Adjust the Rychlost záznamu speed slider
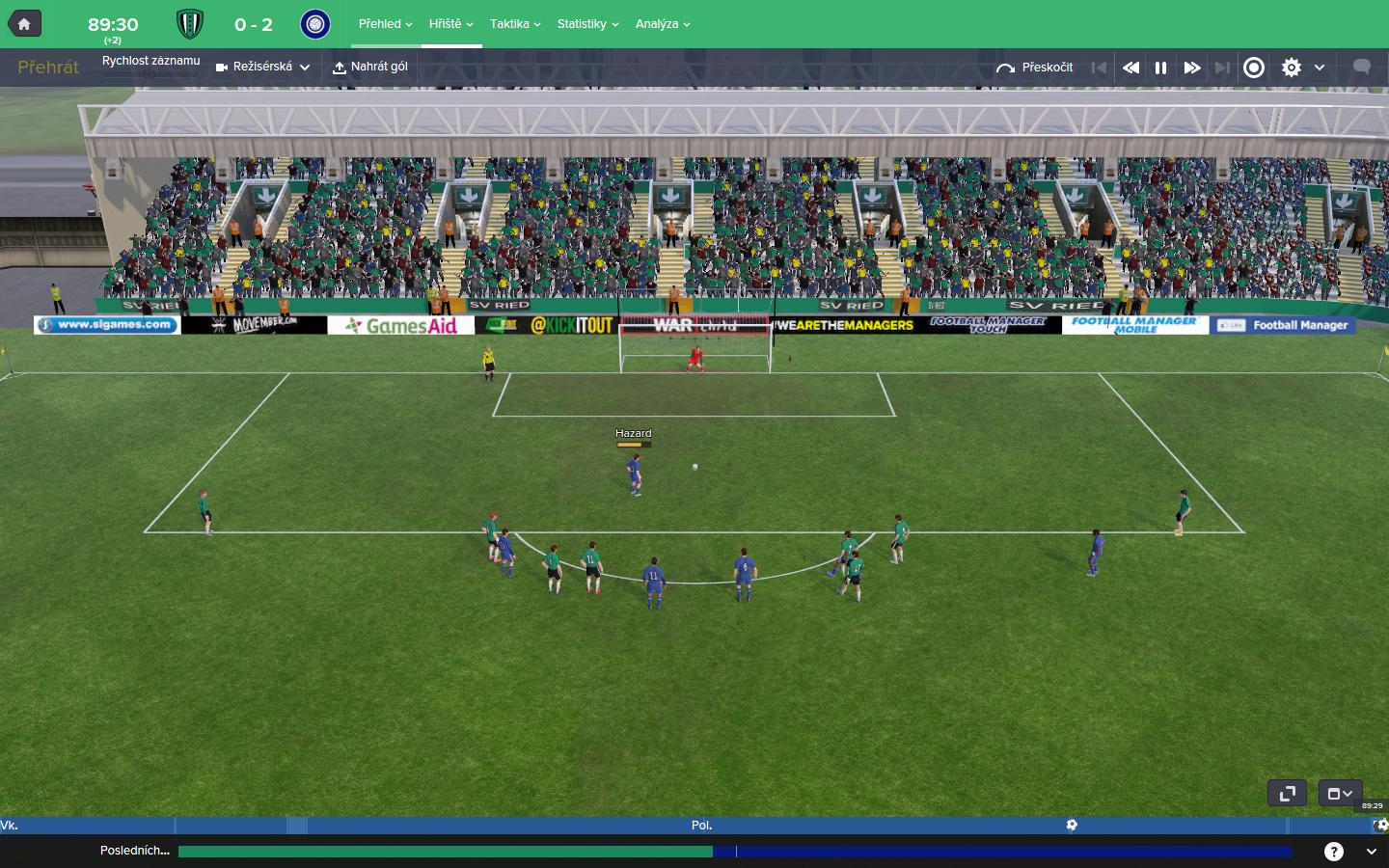Viewport: 1389px width, 868px height. tap(150, 74)
